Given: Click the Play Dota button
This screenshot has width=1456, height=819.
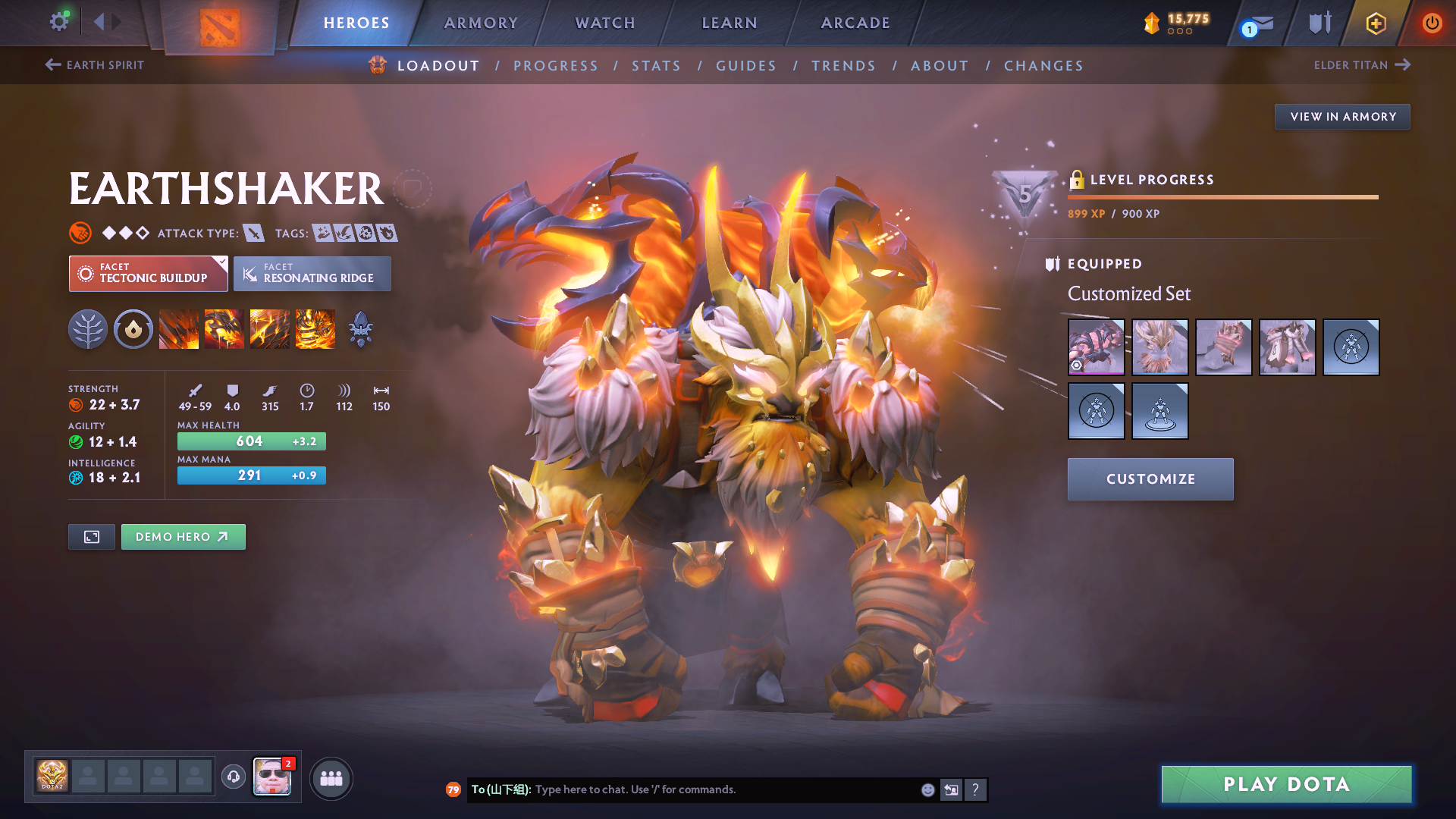Looking at the screenshot, I should (1286, 784).
